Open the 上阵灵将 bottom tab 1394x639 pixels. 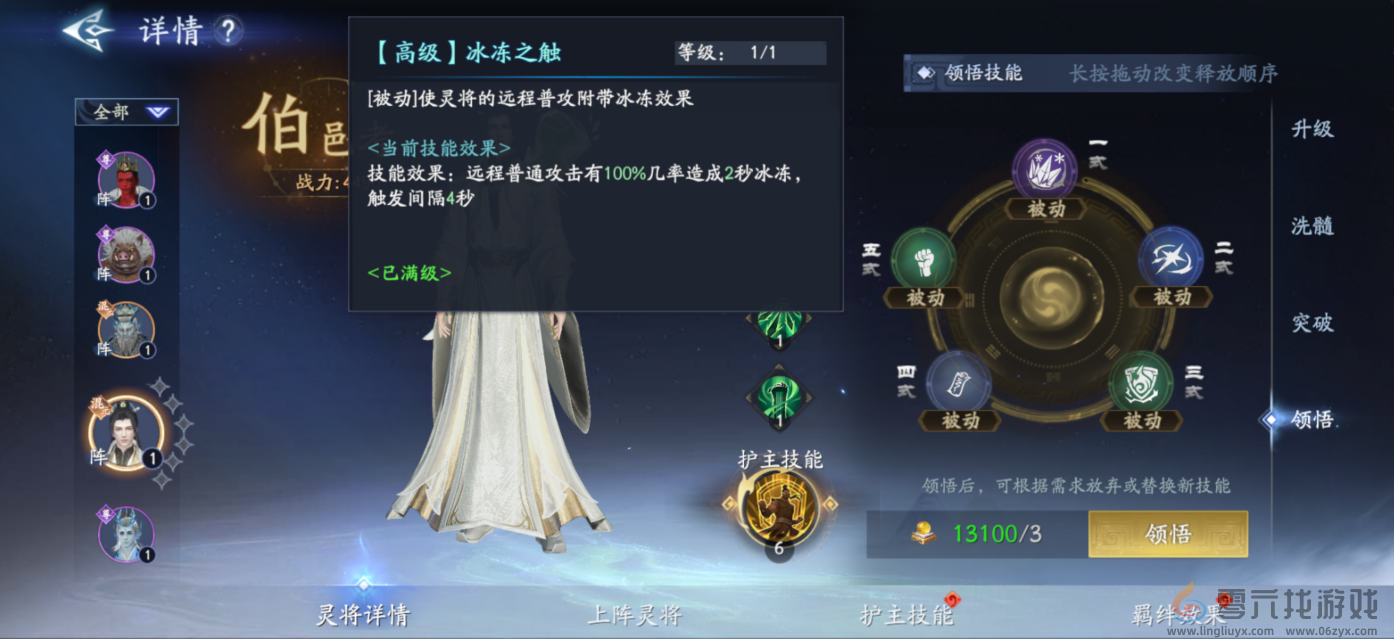(634, 614)
